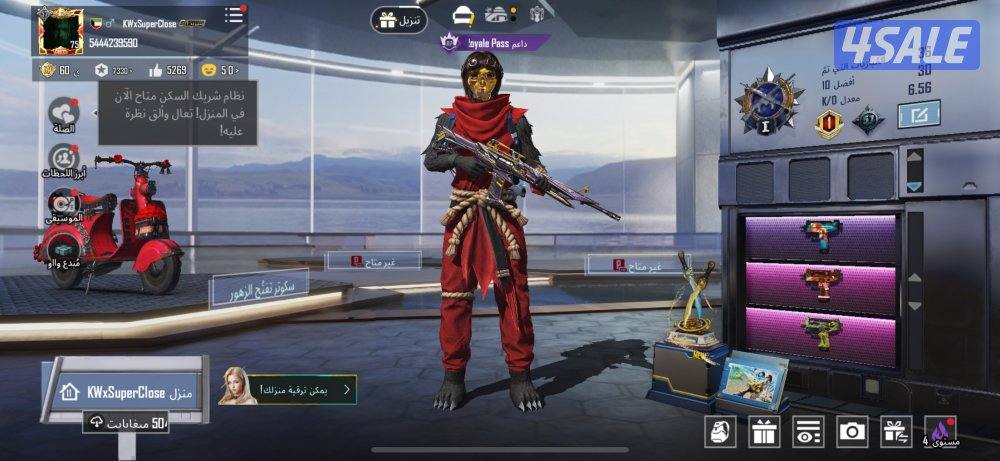The width and height of the screenshot is (1000, 461).
Task: Select the bottom green pistol skin showcase
Action: (821, 332)
